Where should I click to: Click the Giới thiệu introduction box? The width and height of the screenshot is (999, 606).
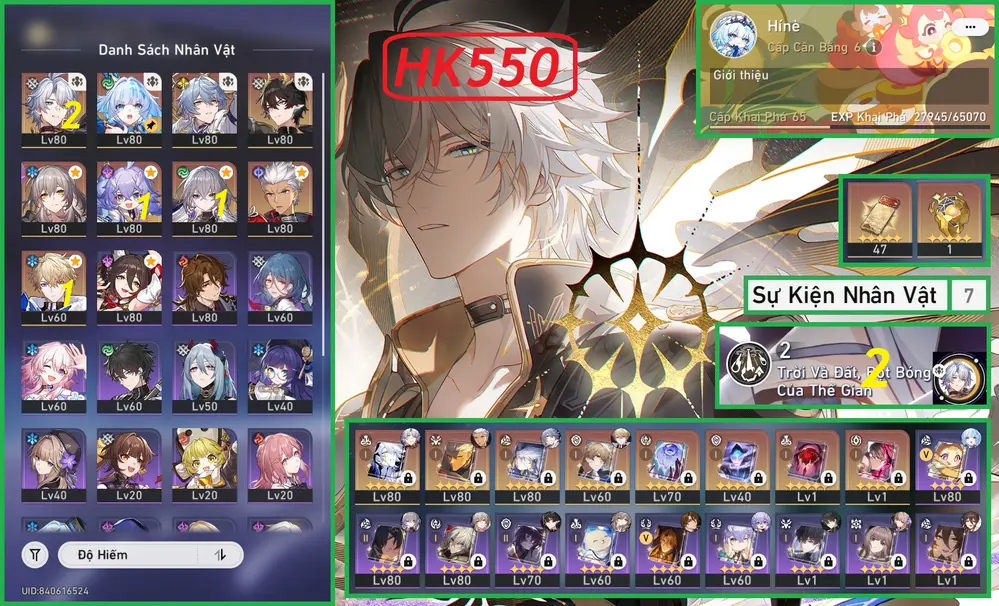tap(850, 87)
